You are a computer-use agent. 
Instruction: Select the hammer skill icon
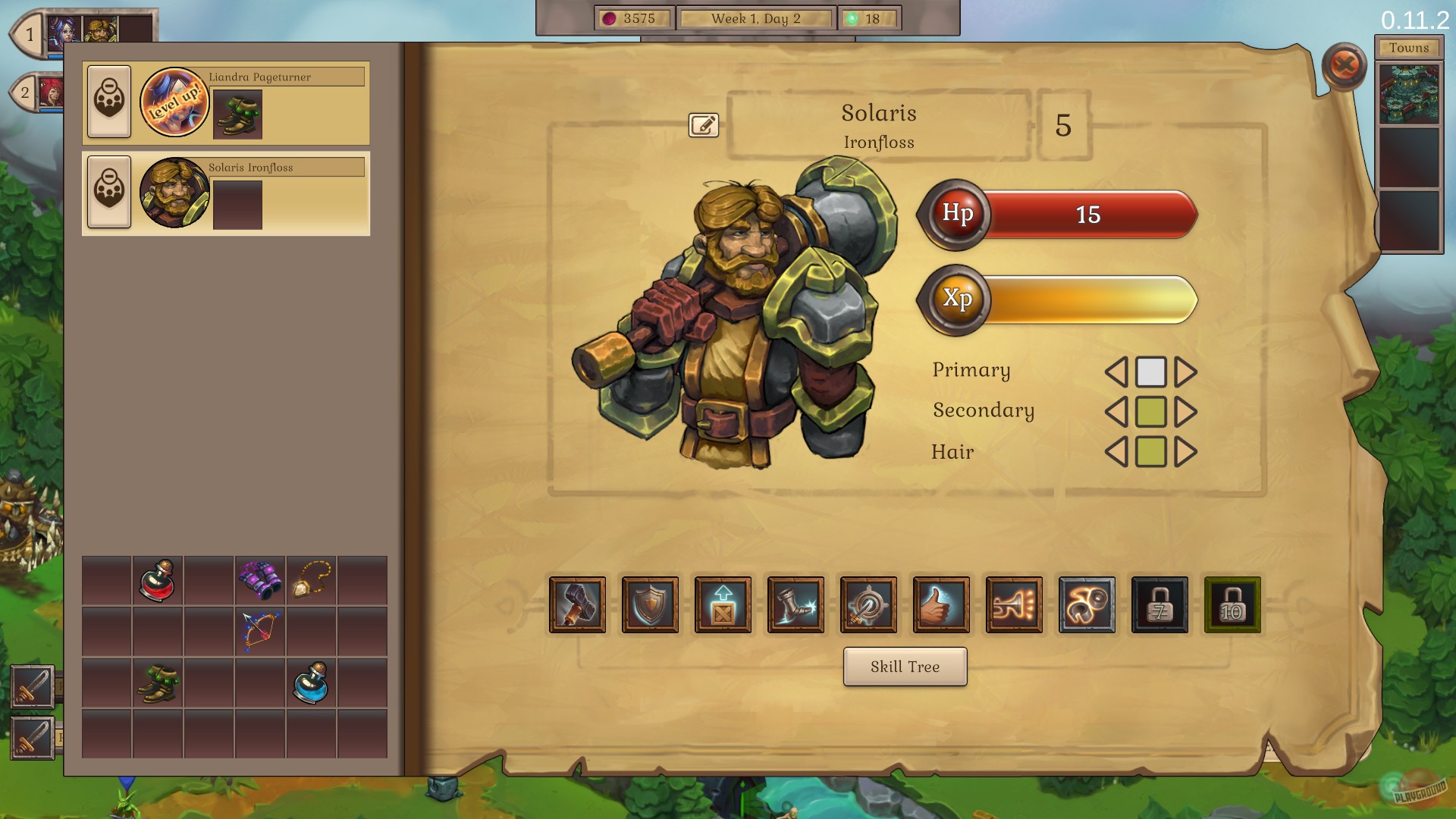coord(578,605)
